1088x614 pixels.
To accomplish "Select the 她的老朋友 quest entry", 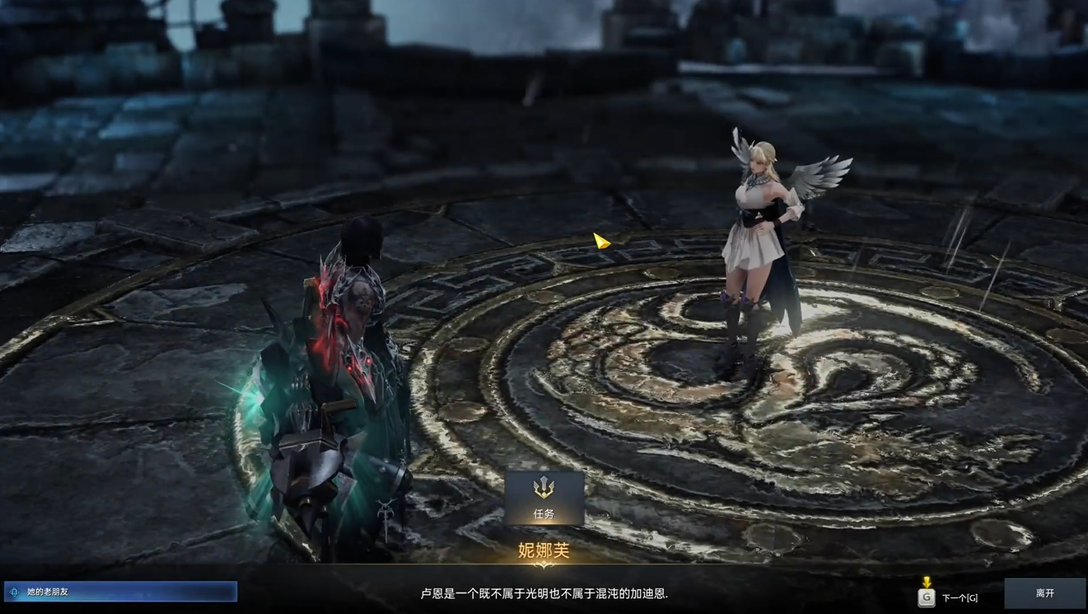I will [x=120, y=592].
